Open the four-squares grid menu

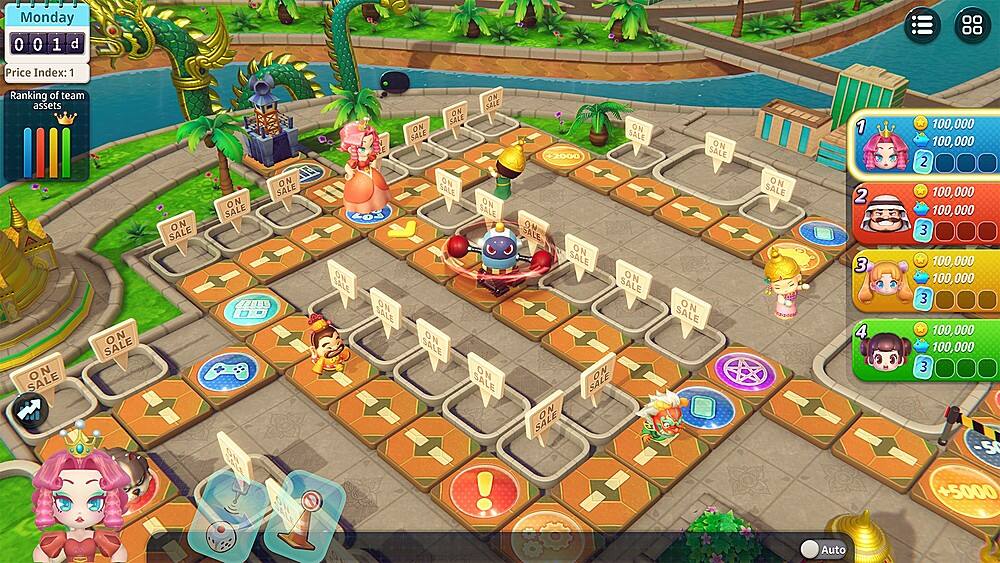point(972,25)
